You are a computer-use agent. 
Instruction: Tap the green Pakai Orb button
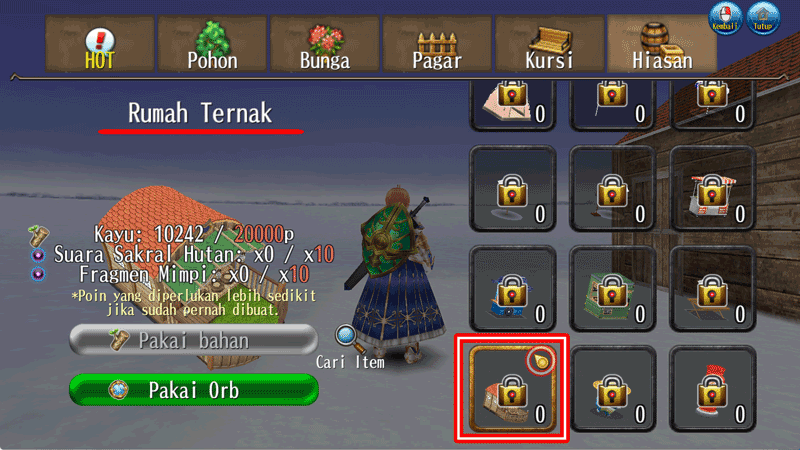coord(193,389)
